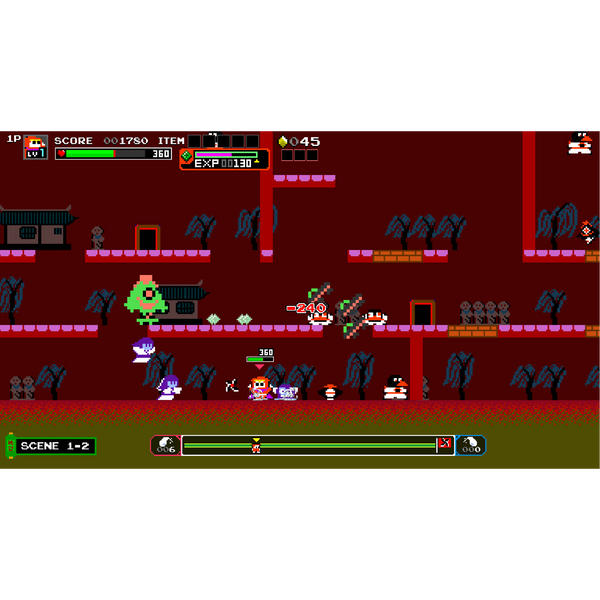Select the red-bordered counter icon left of the progress bar
Image resolution: width=600 pixels, height=600 pixels.
tap(166, 445)
